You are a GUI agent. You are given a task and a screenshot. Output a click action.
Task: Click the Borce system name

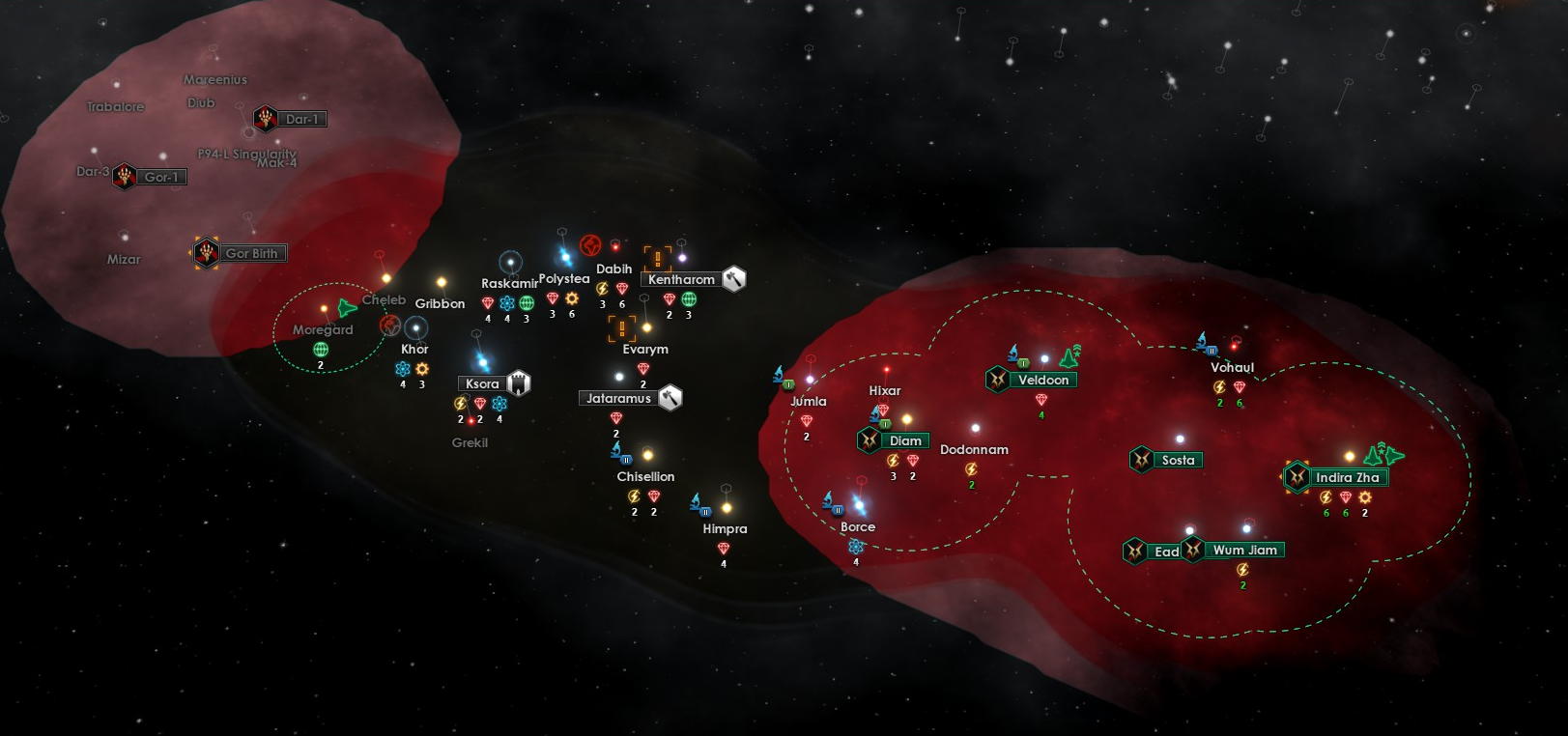[x=857, y=526]
